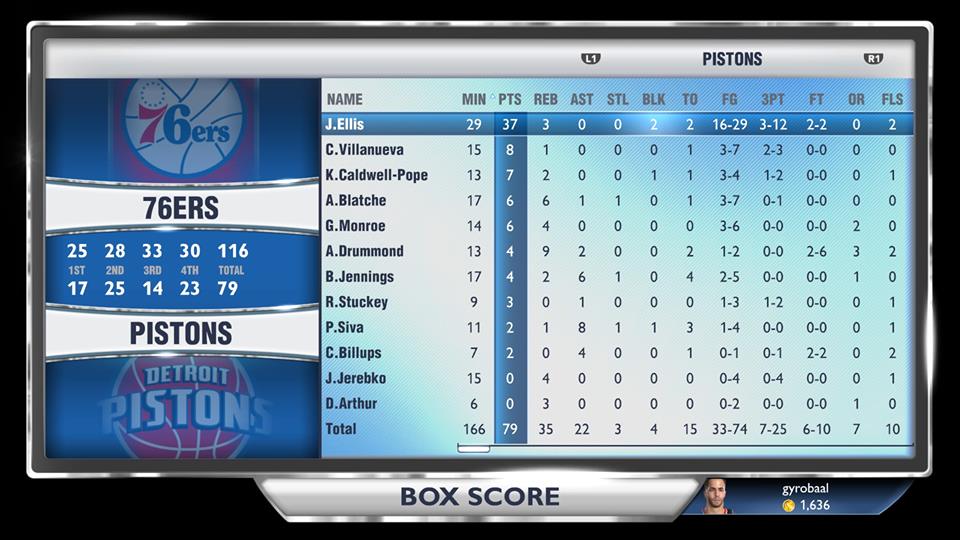960x540 pixels.
Task: Click the PISTONS team header tab
Action: 732,59
